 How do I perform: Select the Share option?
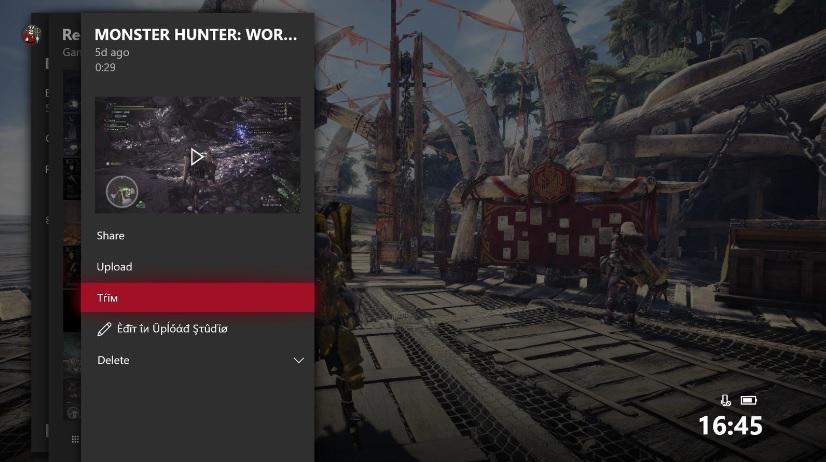(x=111, y=236)
